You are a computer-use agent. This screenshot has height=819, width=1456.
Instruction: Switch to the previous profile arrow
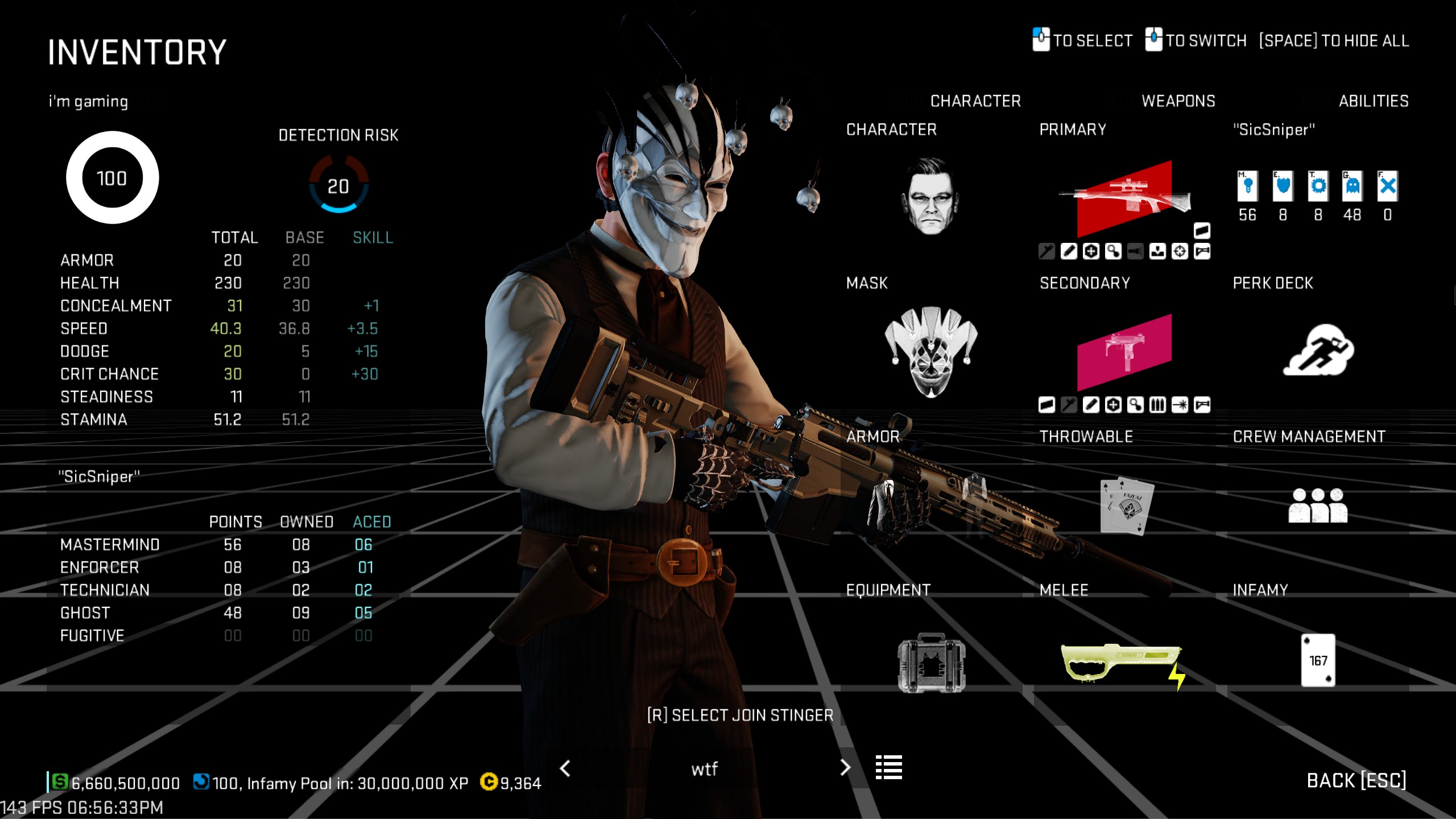565,768
